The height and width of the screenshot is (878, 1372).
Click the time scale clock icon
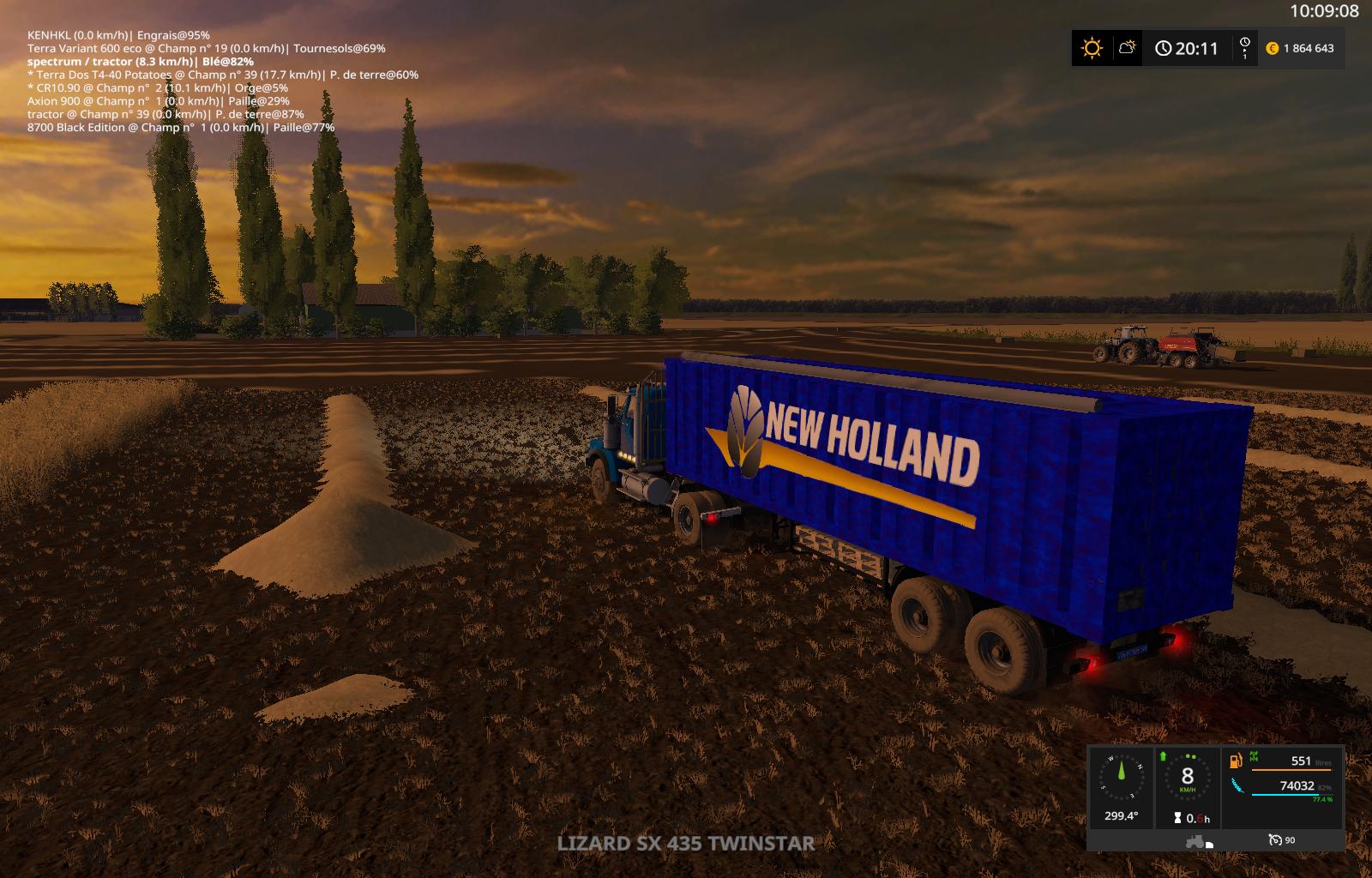[1244, 47]
